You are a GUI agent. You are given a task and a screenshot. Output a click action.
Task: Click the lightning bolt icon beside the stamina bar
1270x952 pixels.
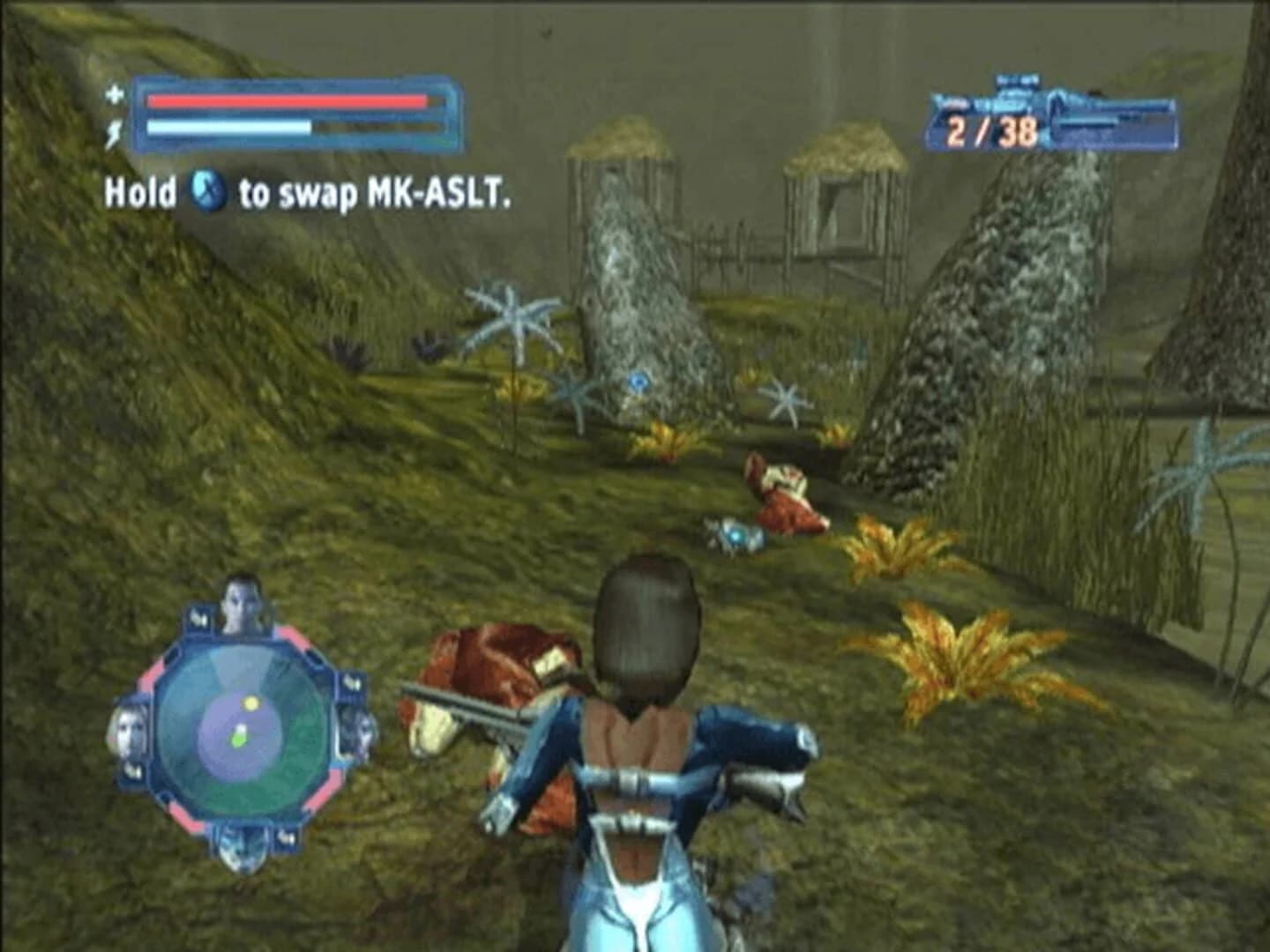click(113, 131)
